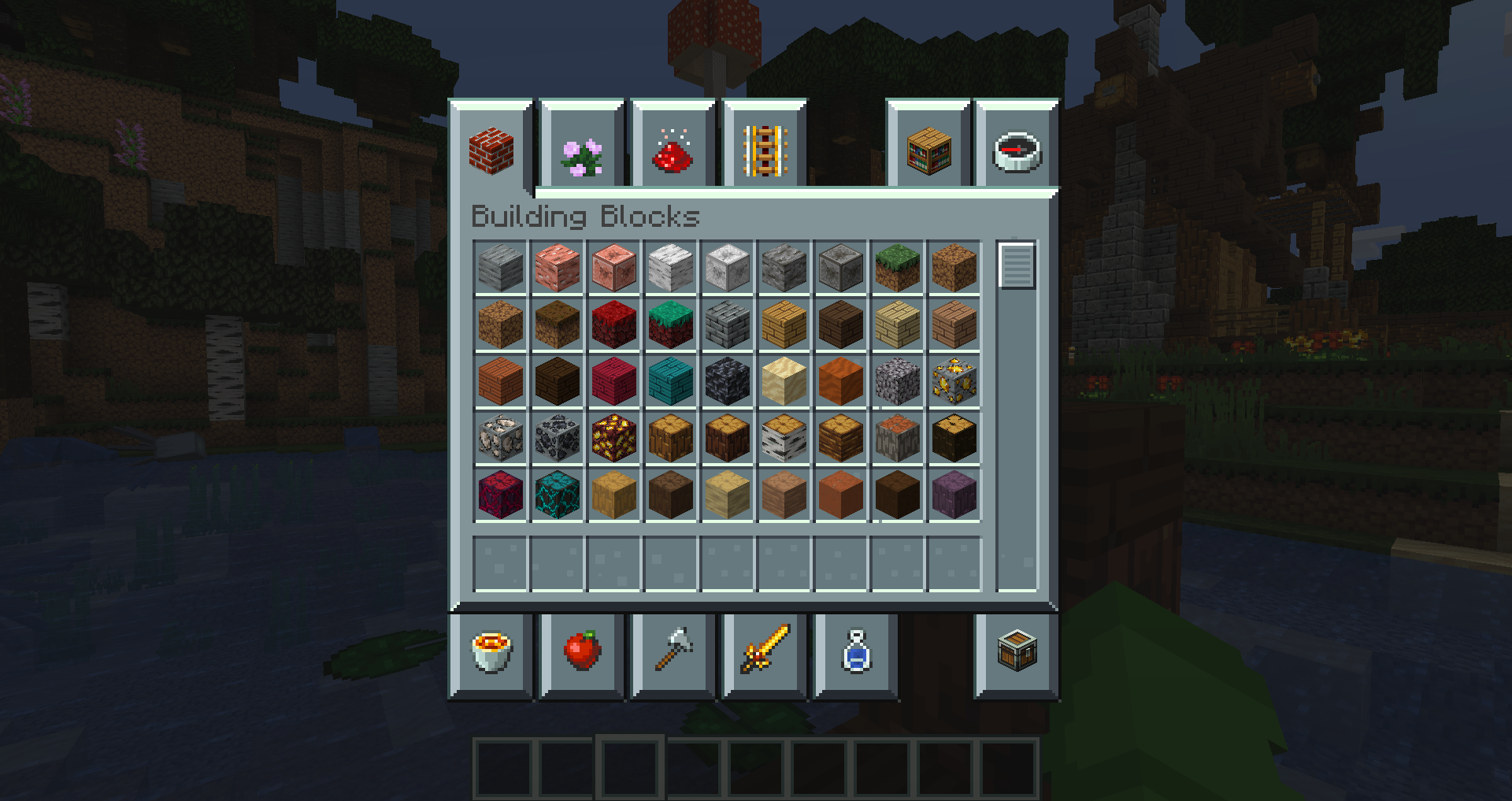Open the Search tab with compass icon
This screenshot has width=1512, height=801.
tap(1016, 150)
